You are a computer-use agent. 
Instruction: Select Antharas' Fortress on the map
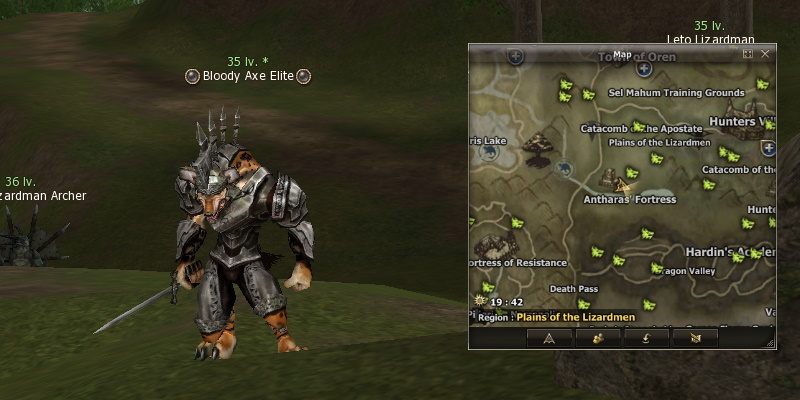point(629,199)
